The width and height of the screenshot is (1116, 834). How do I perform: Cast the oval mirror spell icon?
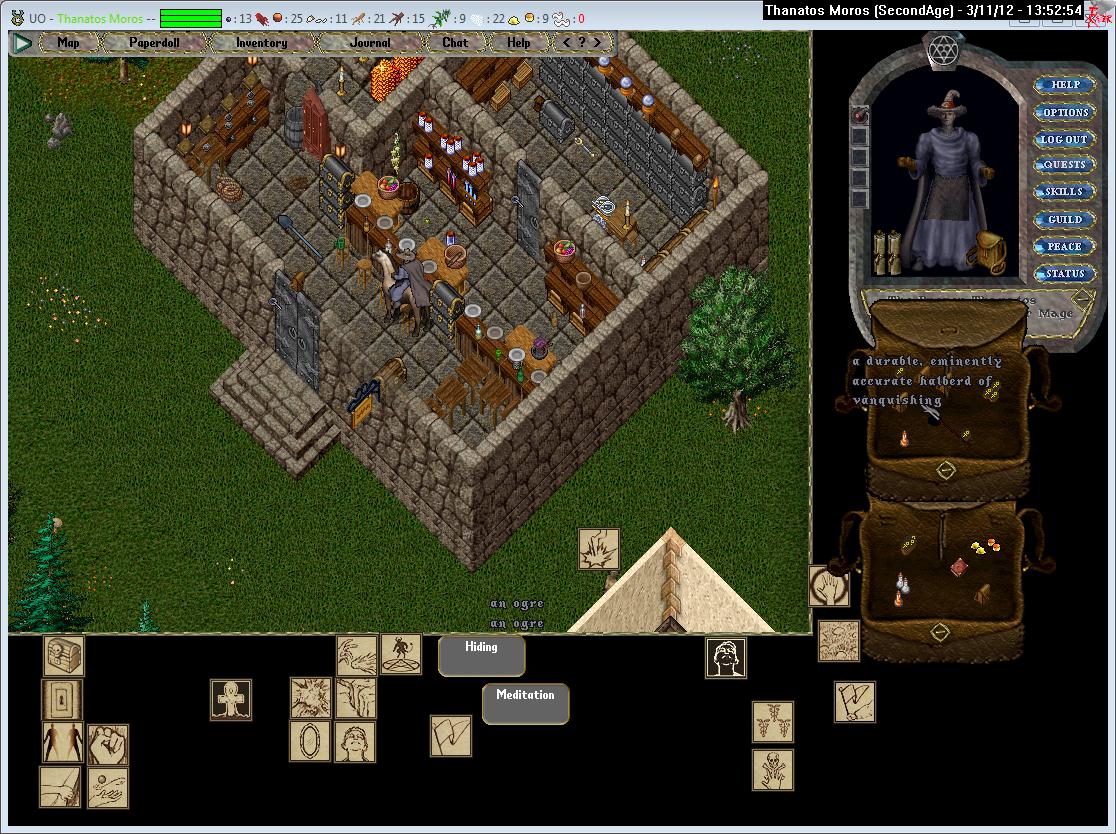(310, 742)
